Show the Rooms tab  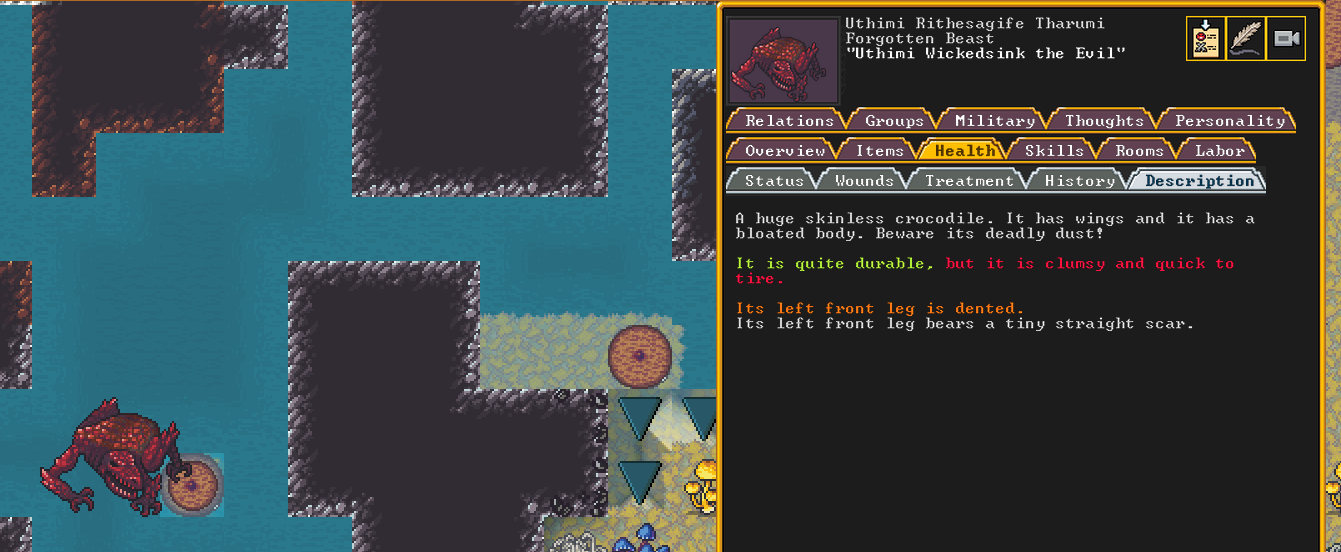click(x=1139, y=151)
